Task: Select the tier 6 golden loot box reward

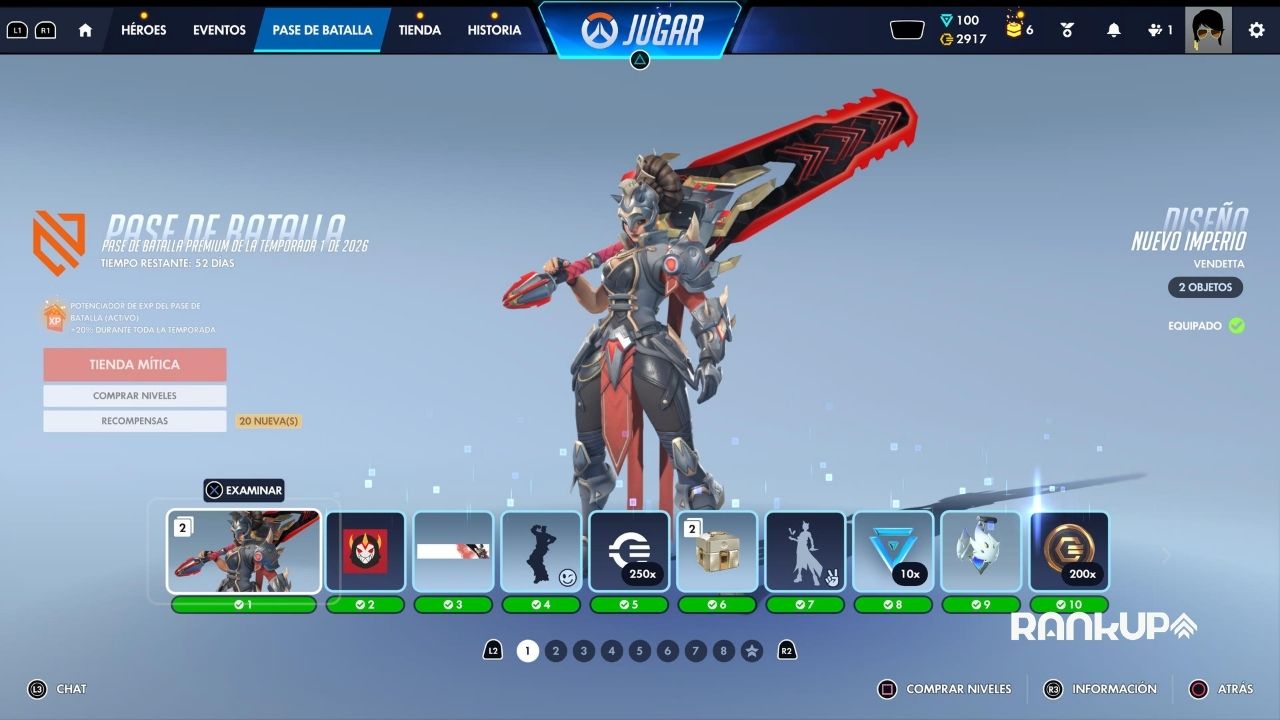Action: point(717,552)
